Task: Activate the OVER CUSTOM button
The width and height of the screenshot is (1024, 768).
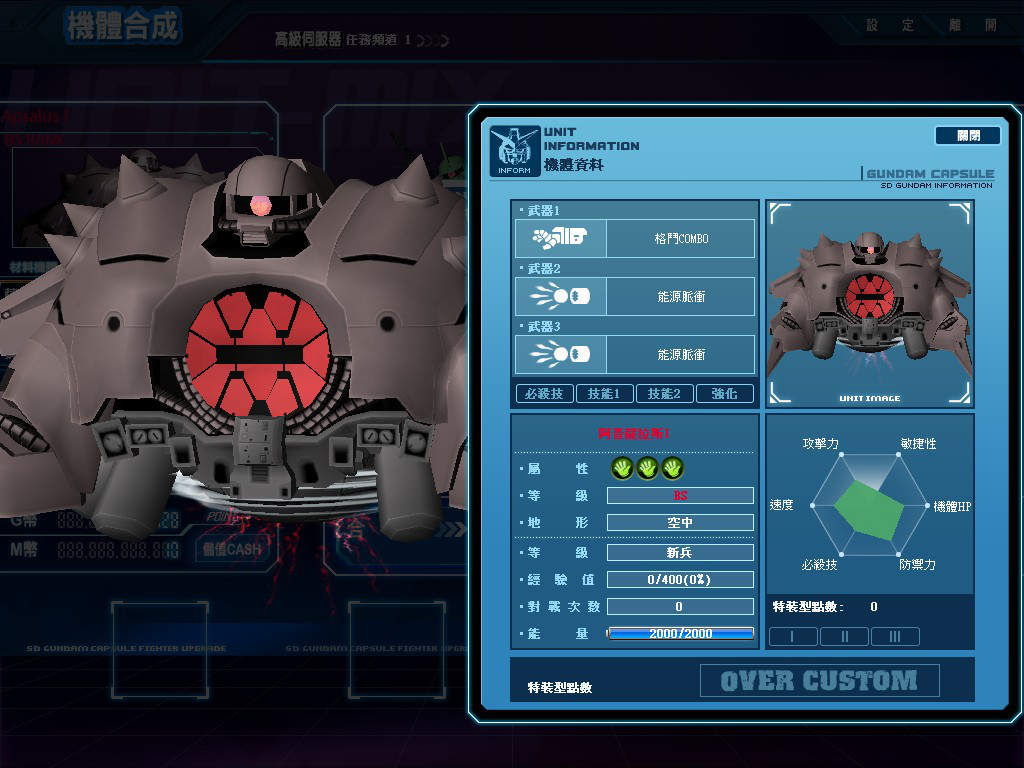Action: (819, 681)
